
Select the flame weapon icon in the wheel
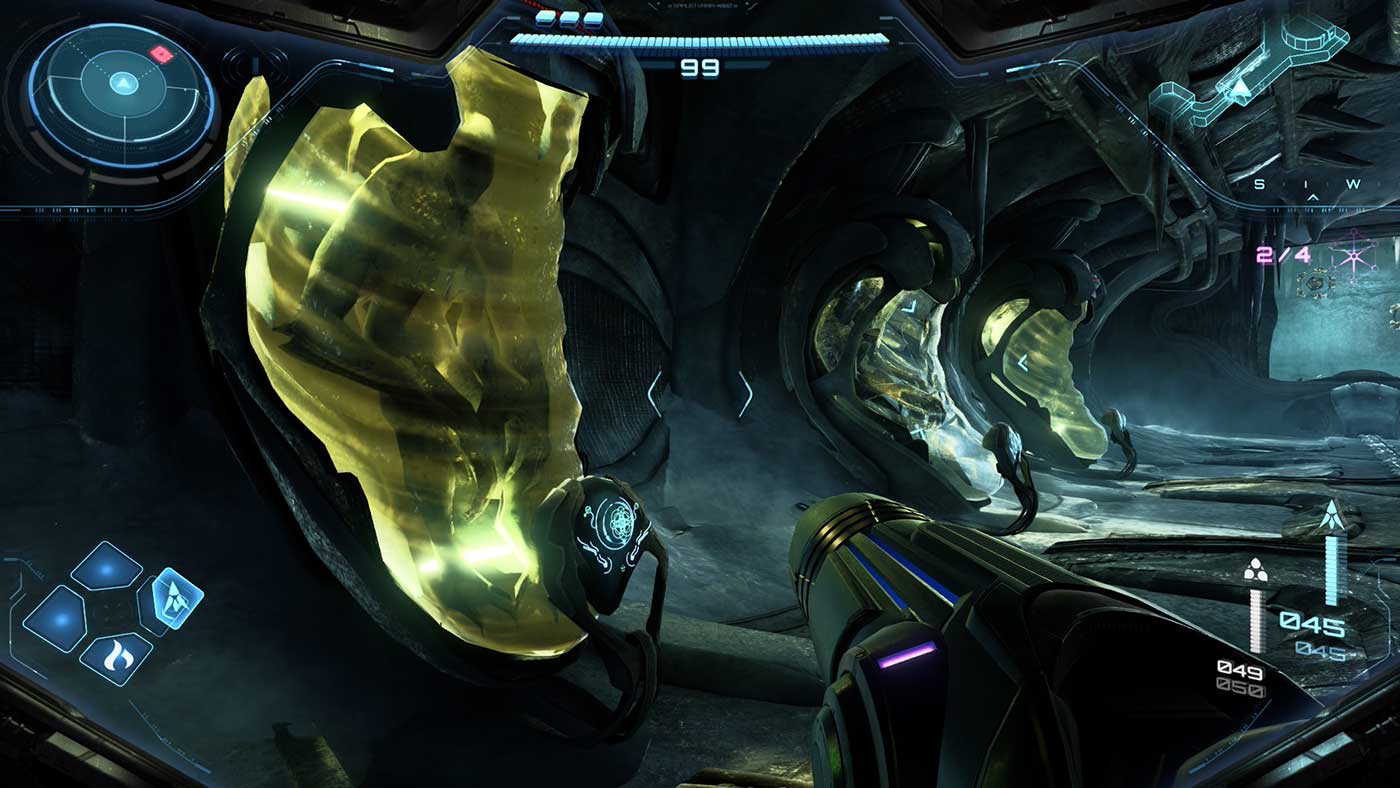click(117, 655)
